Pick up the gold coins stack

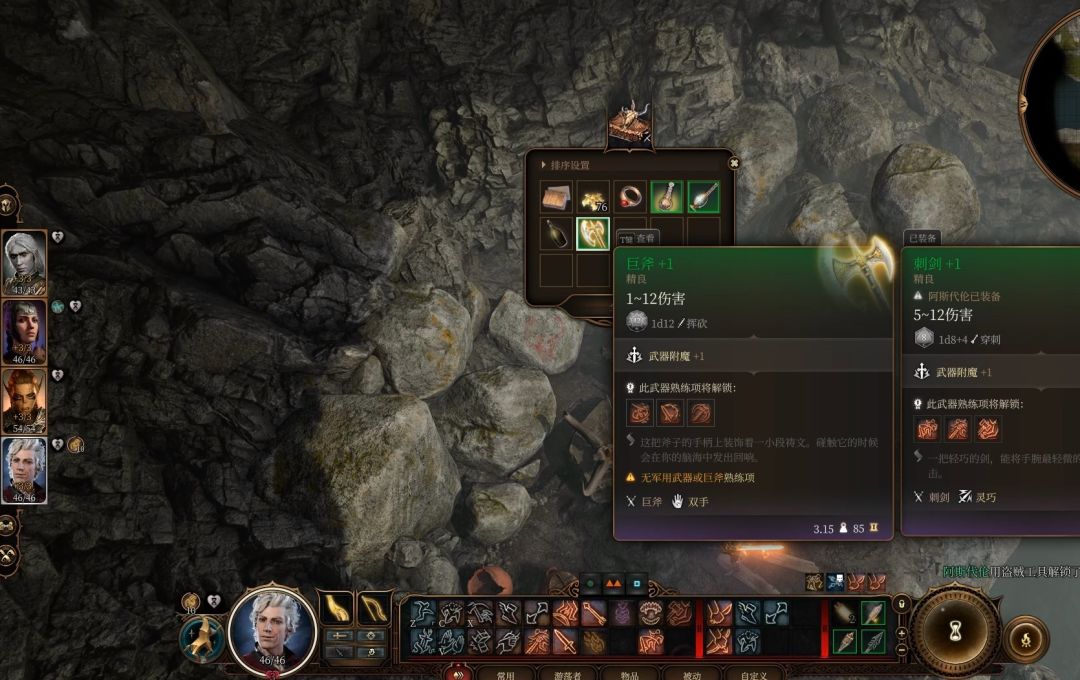(x=593, y=197)
